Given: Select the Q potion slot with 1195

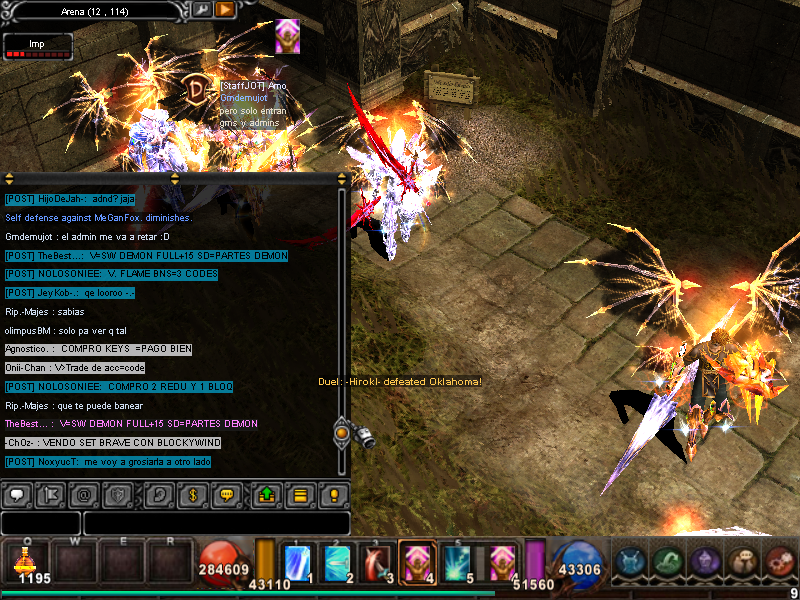Looking at the screenshot, I should [34, 561].
